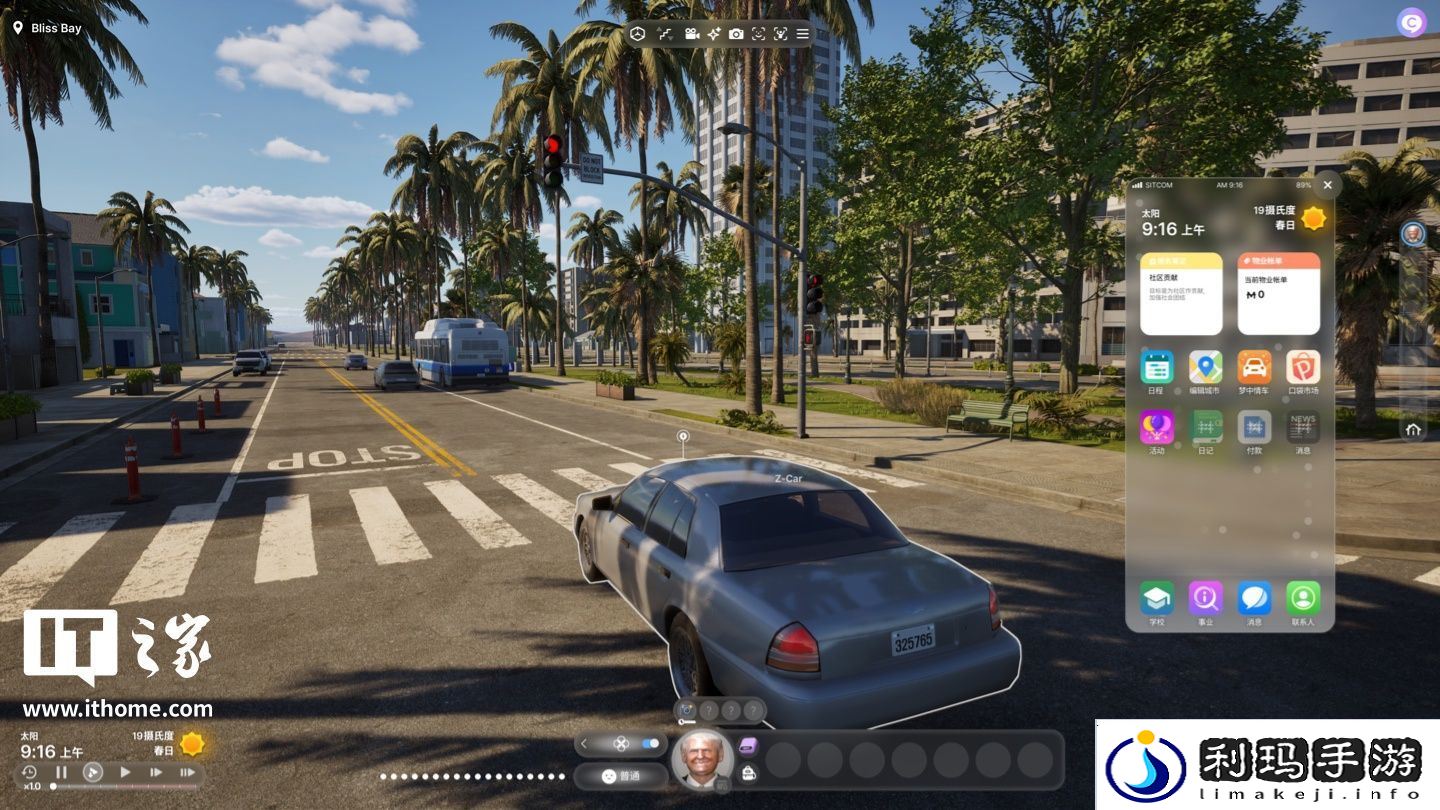
Task: Select the character portrait in bottom bar
Action: tap(702, 759)
